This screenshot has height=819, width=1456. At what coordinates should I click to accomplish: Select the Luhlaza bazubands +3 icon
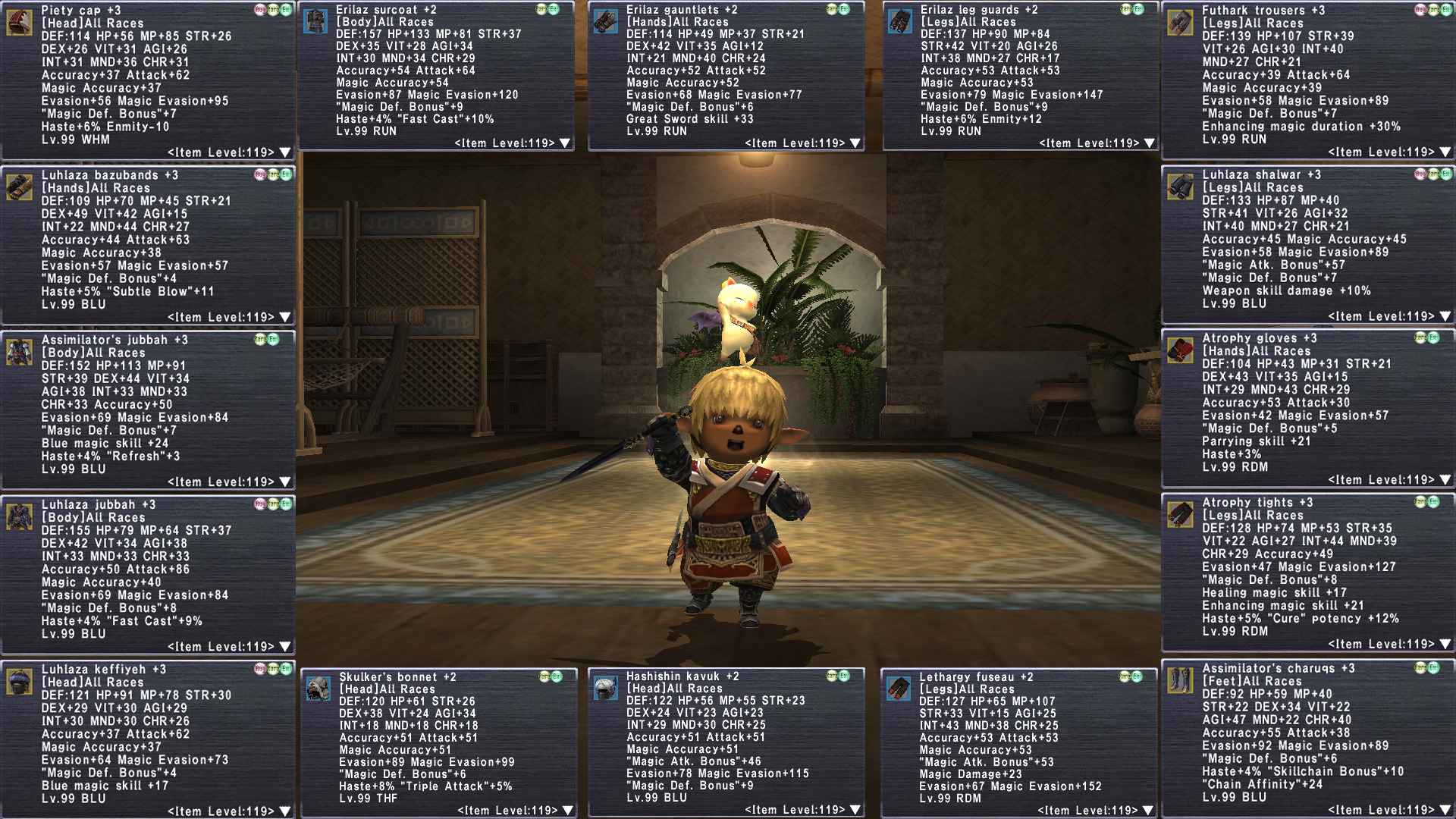(x=19, y=187)
